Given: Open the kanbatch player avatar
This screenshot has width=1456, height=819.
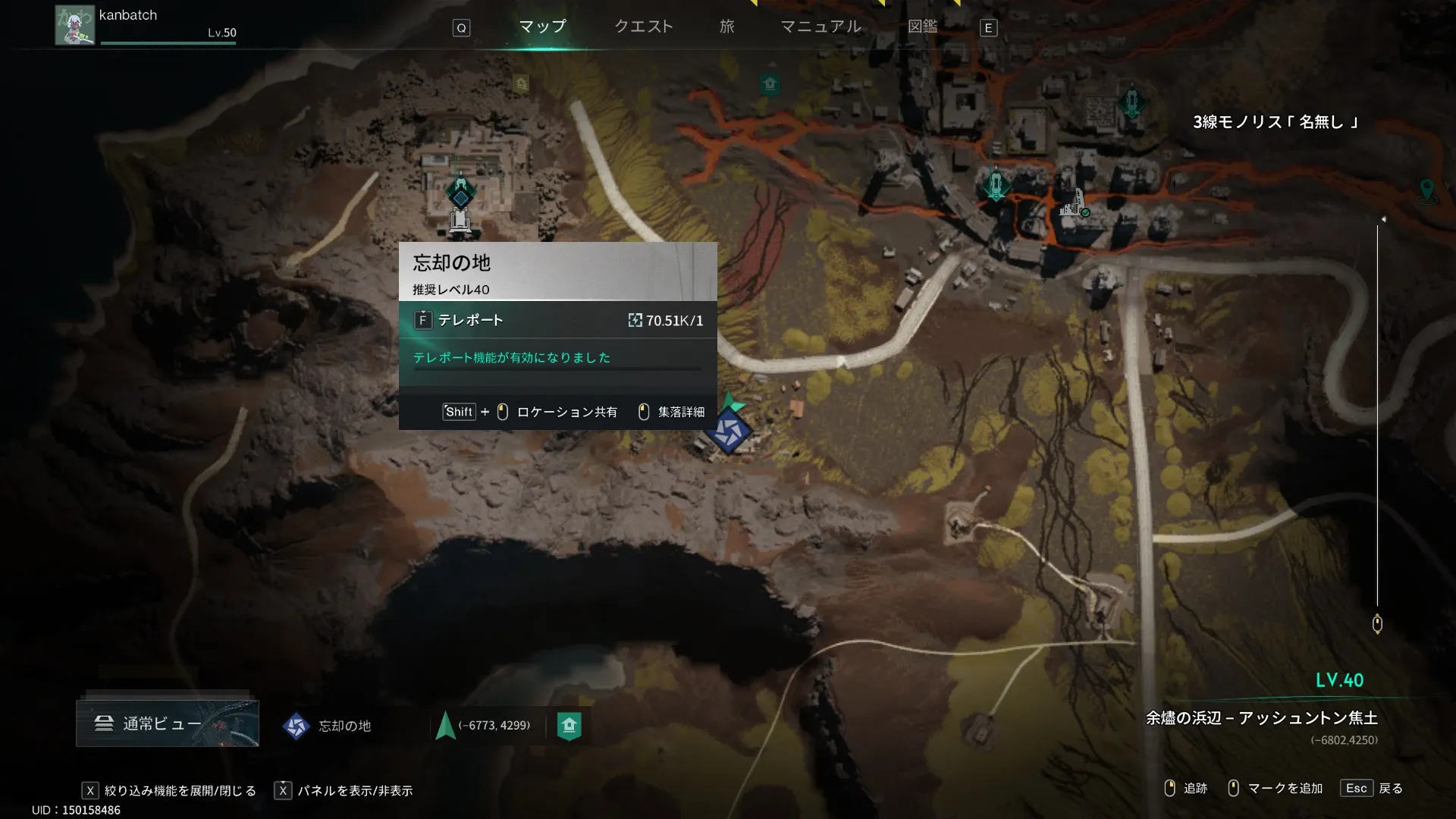Looking at the screenshot, I should click(74, 25).
